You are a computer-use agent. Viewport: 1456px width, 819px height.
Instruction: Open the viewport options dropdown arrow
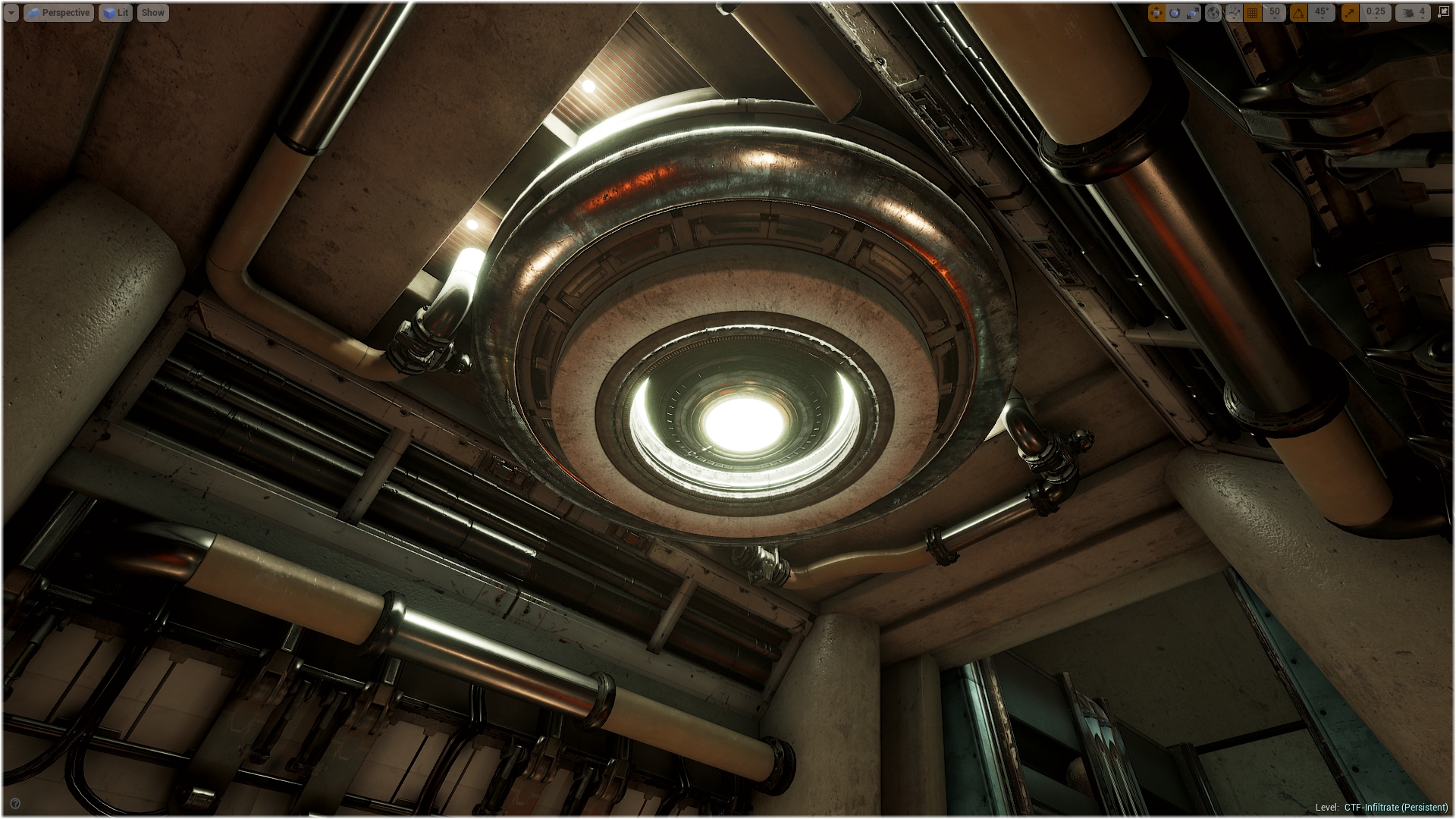[x=11, y=13]
